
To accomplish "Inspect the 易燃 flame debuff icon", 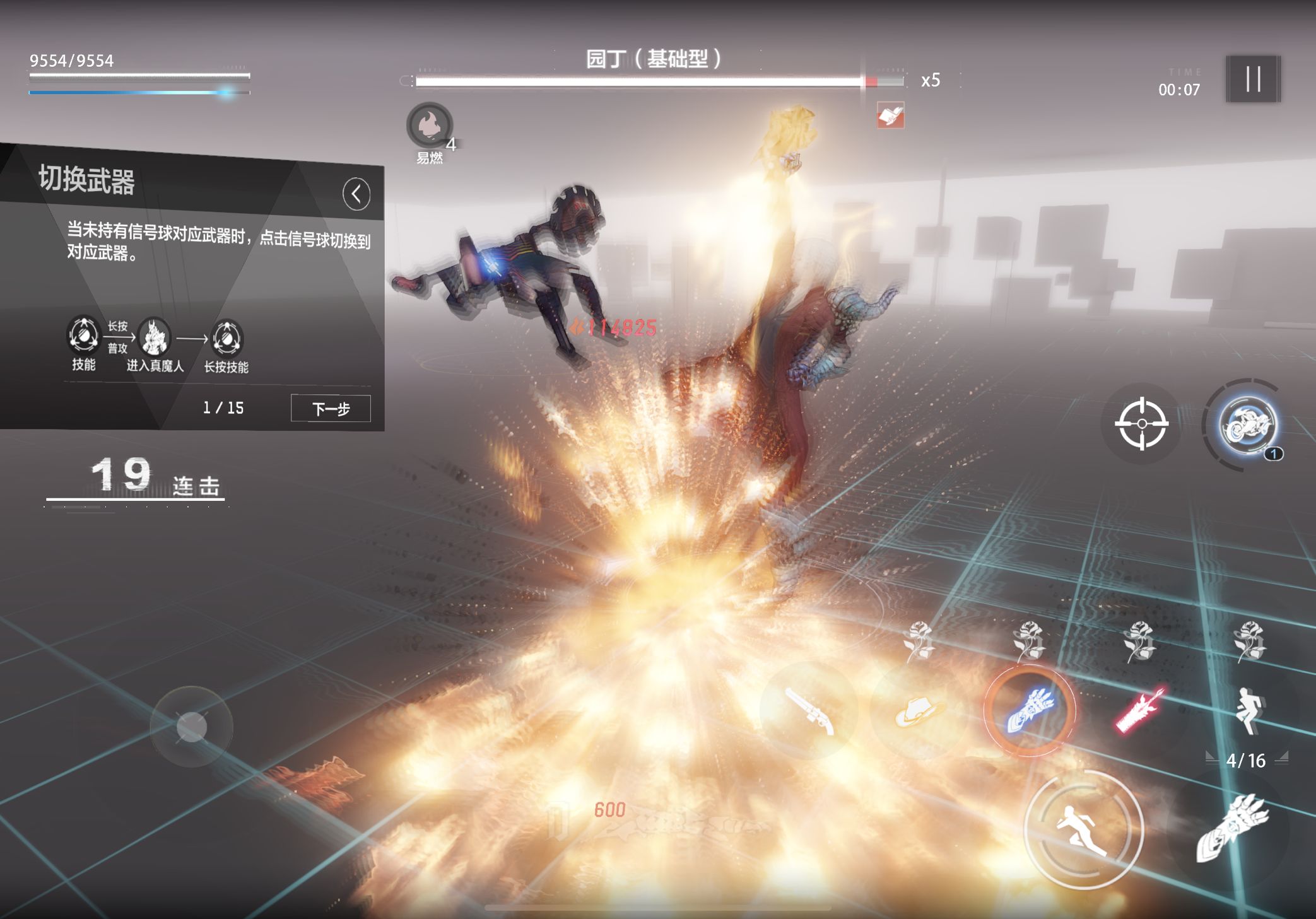I will pos(430,125).
